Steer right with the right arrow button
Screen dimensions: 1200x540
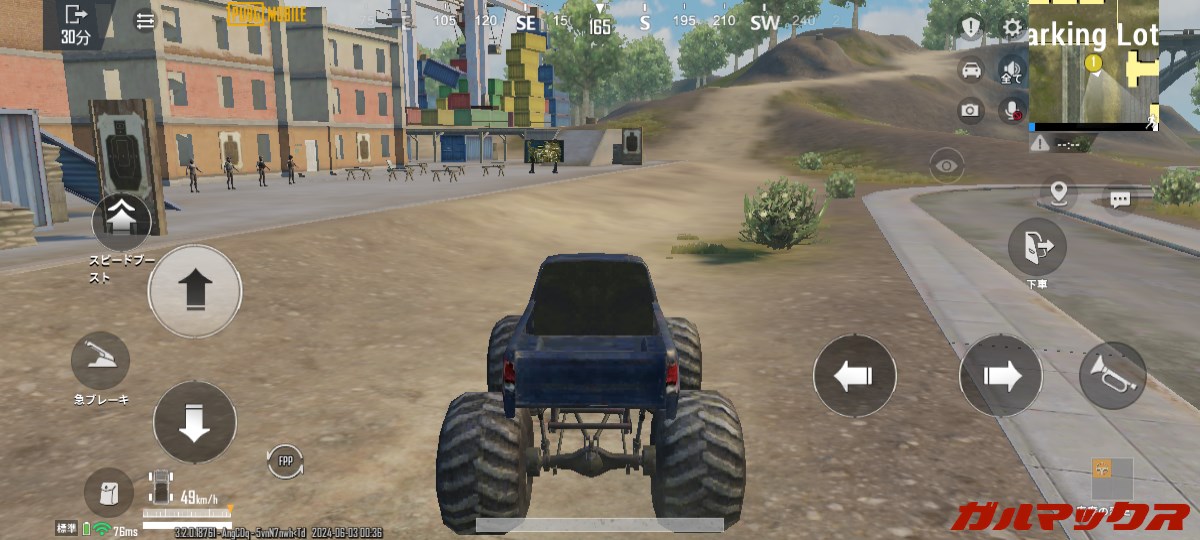[x=1001, y=376]
